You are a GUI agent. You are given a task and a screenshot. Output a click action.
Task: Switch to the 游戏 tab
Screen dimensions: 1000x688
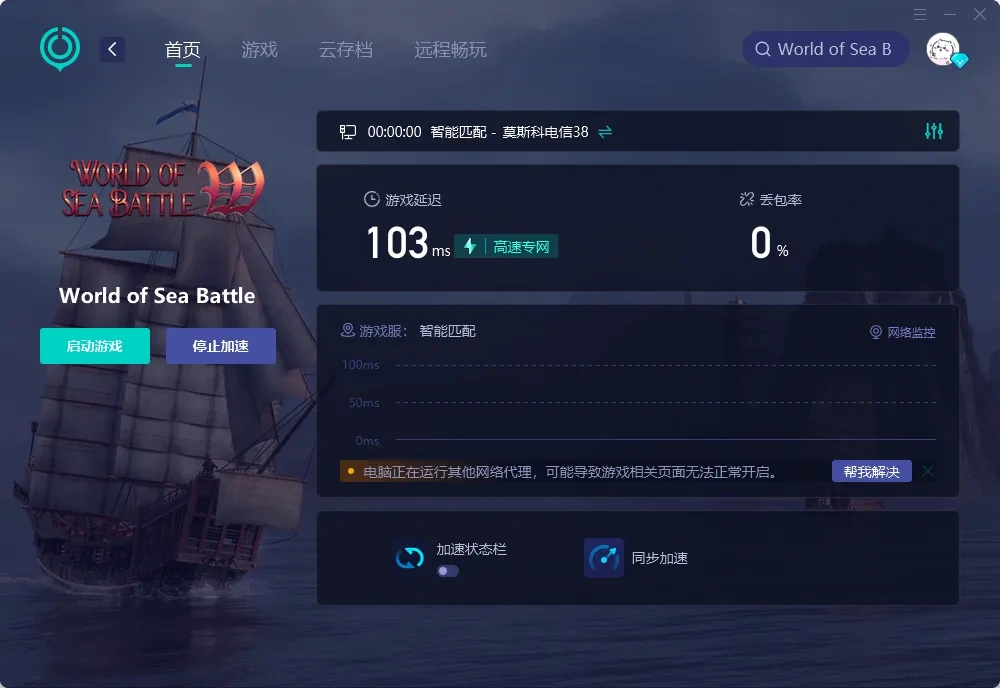point(259,50)
